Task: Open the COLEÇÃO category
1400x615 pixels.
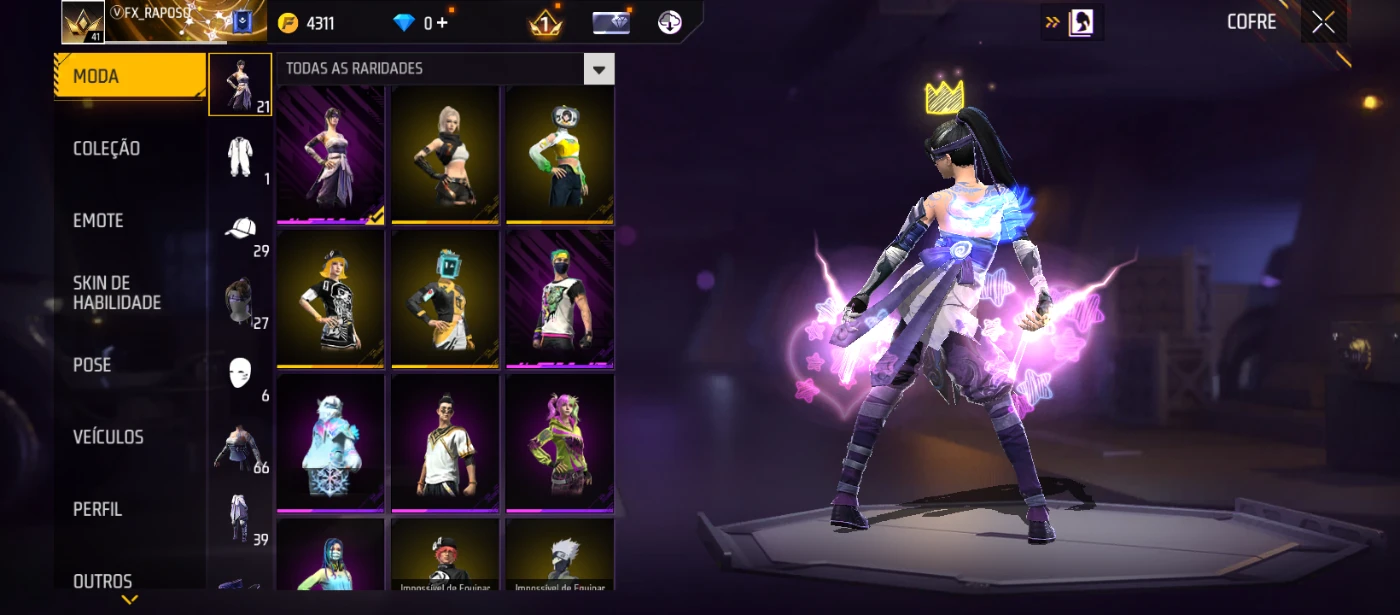Action: 107,149
